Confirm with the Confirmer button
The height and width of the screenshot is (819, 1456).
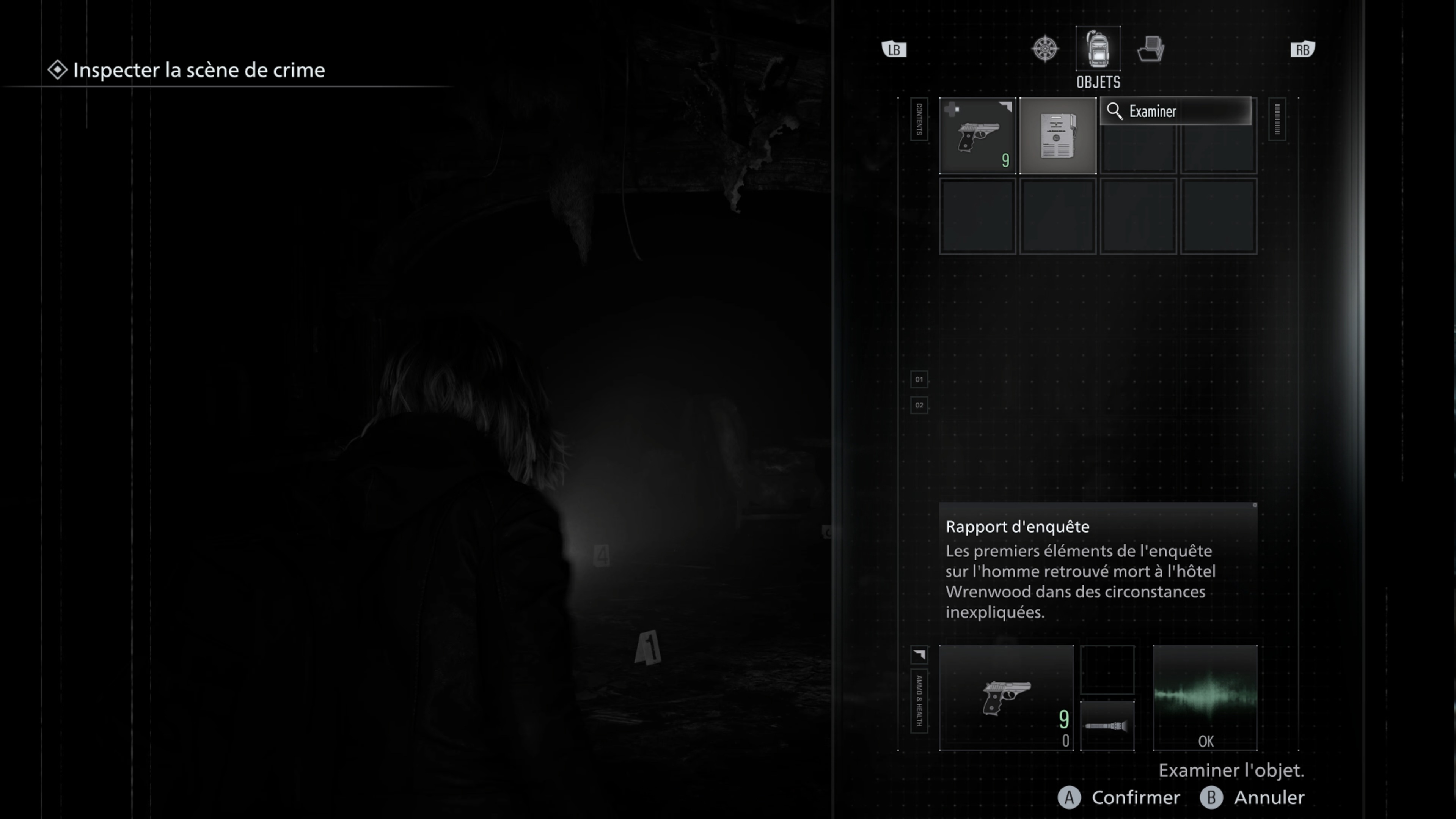(x=1120, y=797)
